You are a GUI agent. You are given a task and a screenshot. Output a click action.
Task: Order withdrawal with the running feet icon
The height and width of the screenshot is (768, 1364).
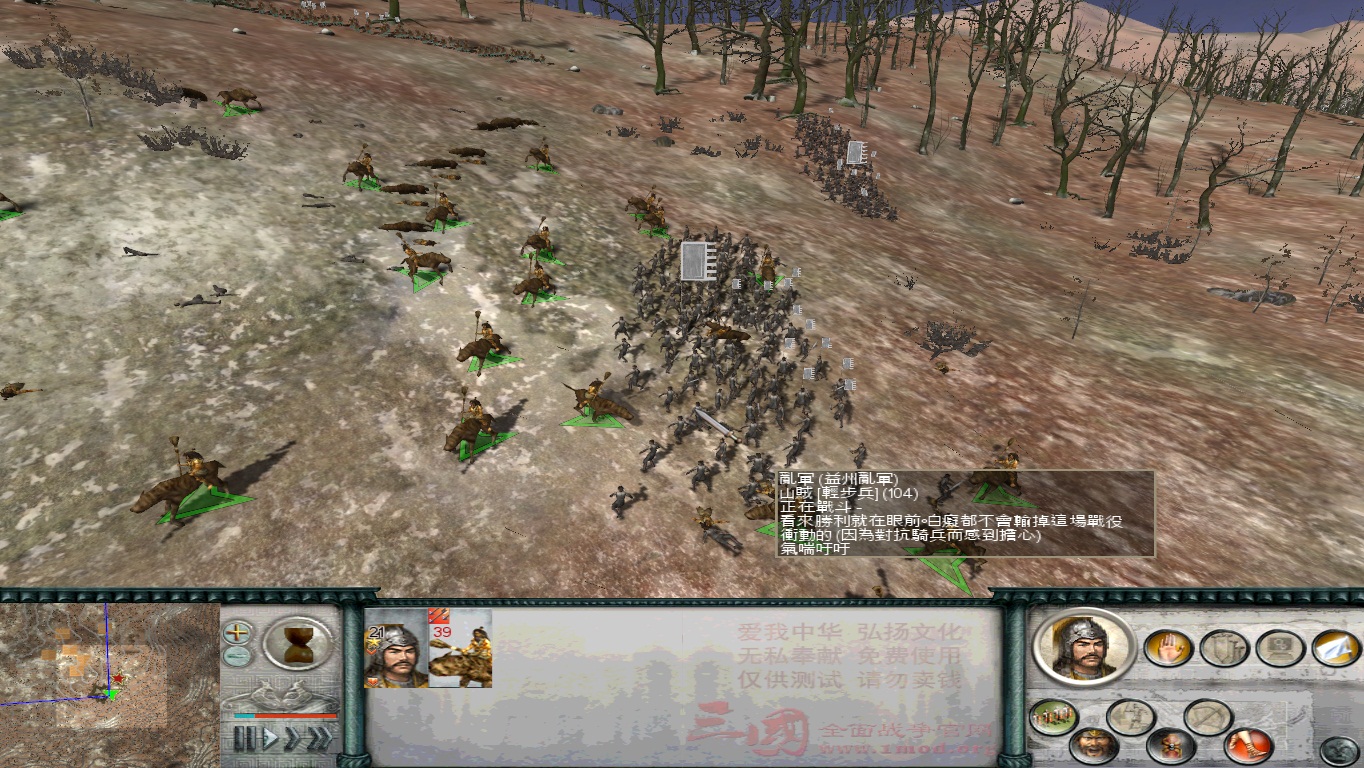[1247, 745]
